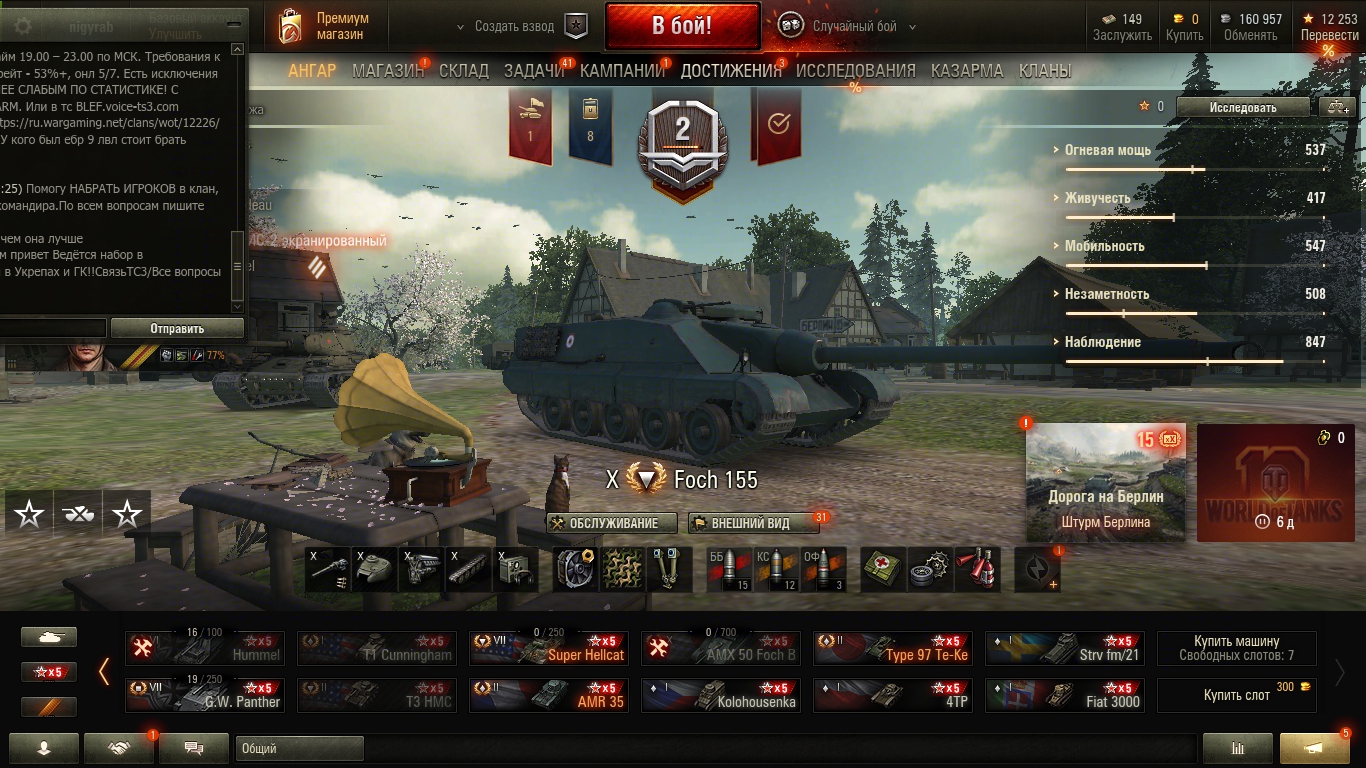
Task: Click Купить машину to buy a vehicle
Action: tap(1236, 648)
